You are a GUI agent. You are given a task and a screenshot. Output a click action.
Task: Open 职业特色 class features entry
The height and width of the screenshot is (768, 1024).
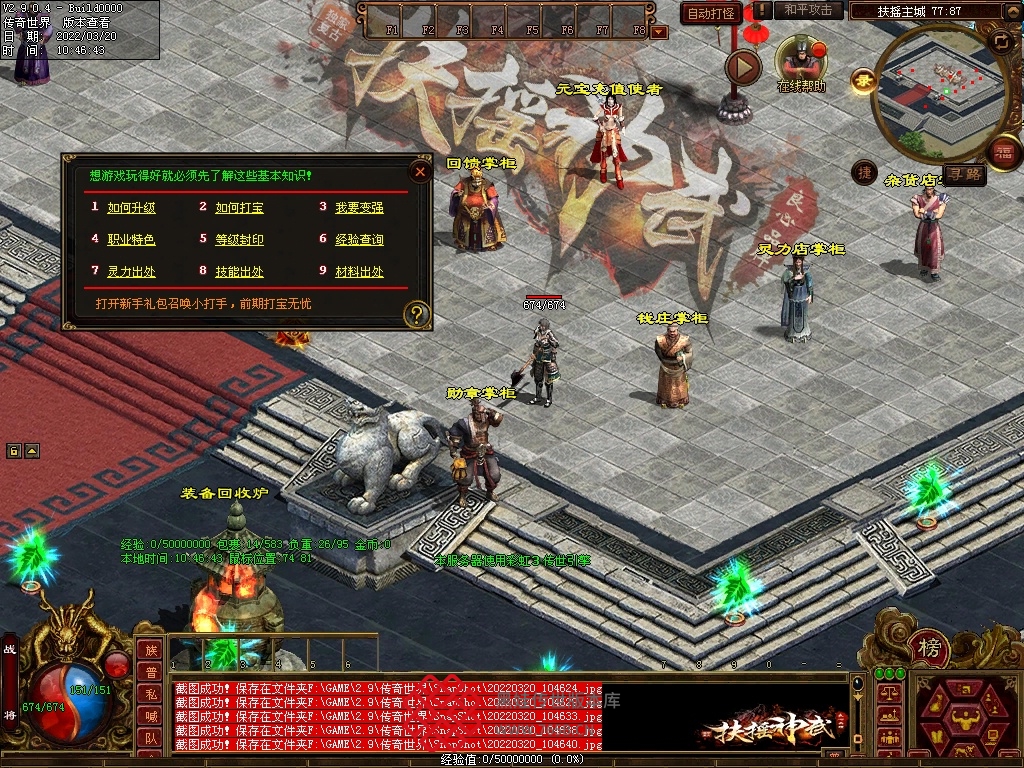click(131, 240)
